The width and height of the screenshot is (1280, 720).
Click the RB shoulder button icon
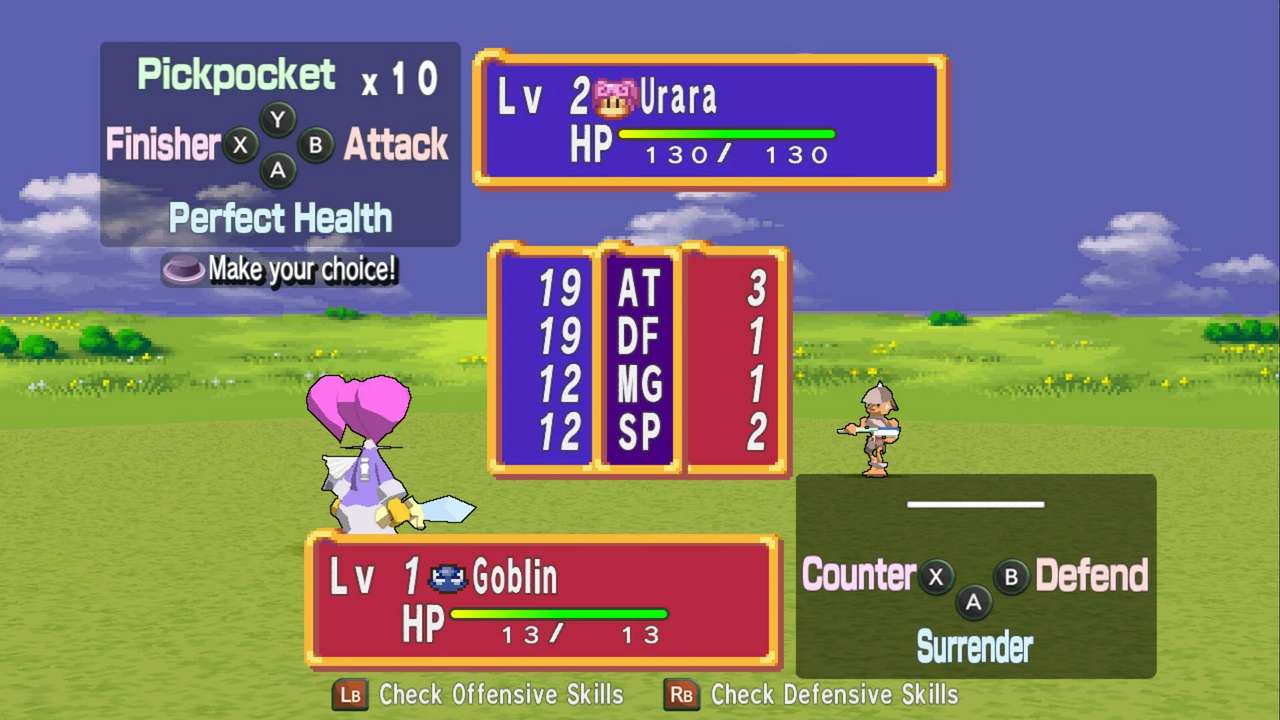[681, 695]
